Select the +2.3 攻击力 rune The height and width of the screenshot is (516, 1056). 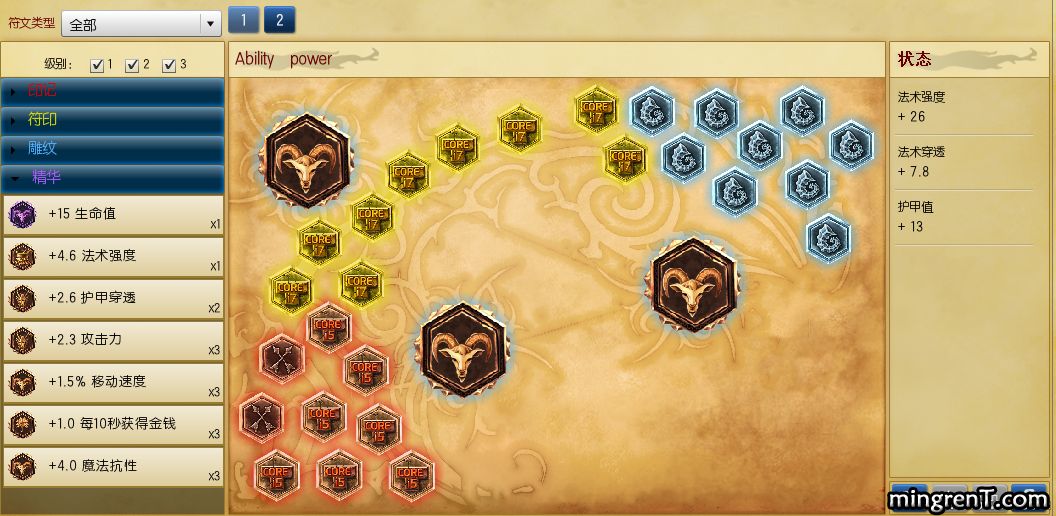pos(112,340)
